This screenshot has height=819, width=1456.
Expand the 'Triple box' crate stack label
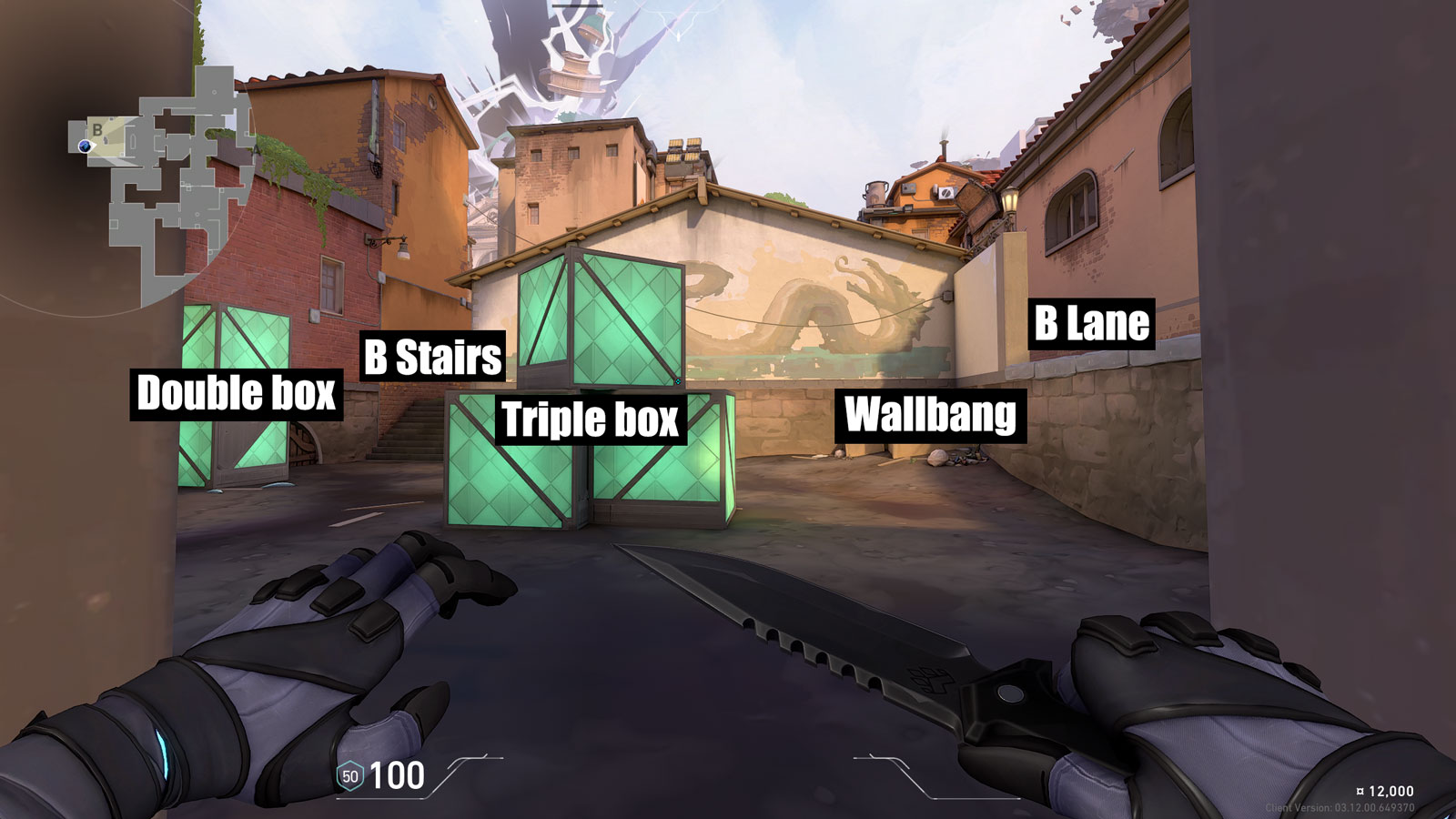coord(590,420)
